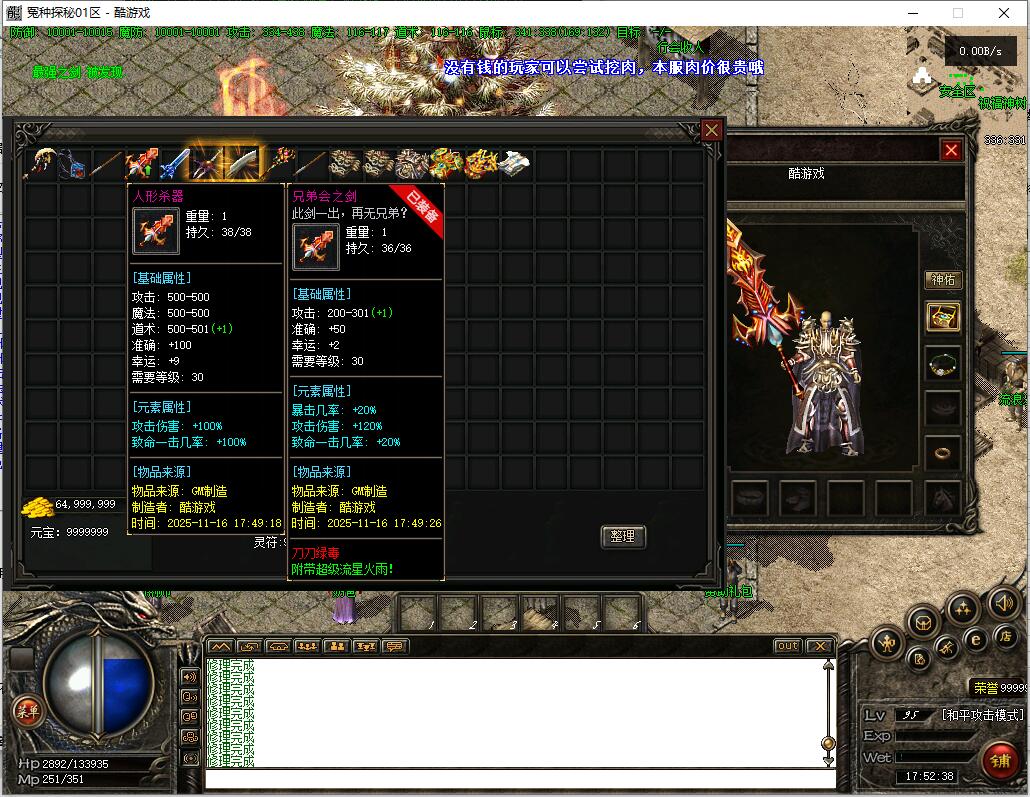1030x797 pixels.
Task: Open the skills sparkle round button
Action: pyautogui.click(x=962, y=607)
